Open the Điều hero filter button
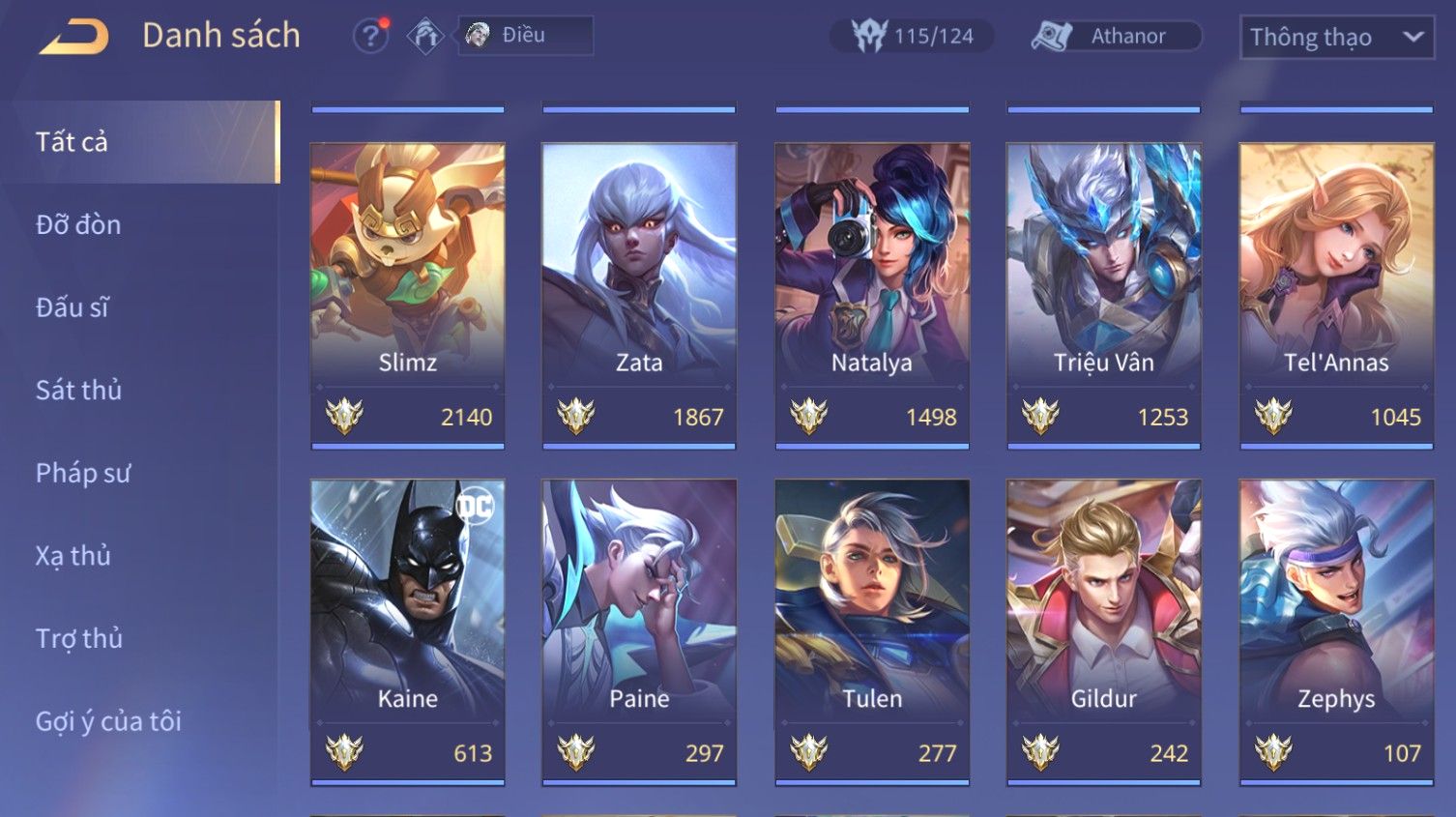This screenshot has width=1456, height=817. [x=525, y=36]
